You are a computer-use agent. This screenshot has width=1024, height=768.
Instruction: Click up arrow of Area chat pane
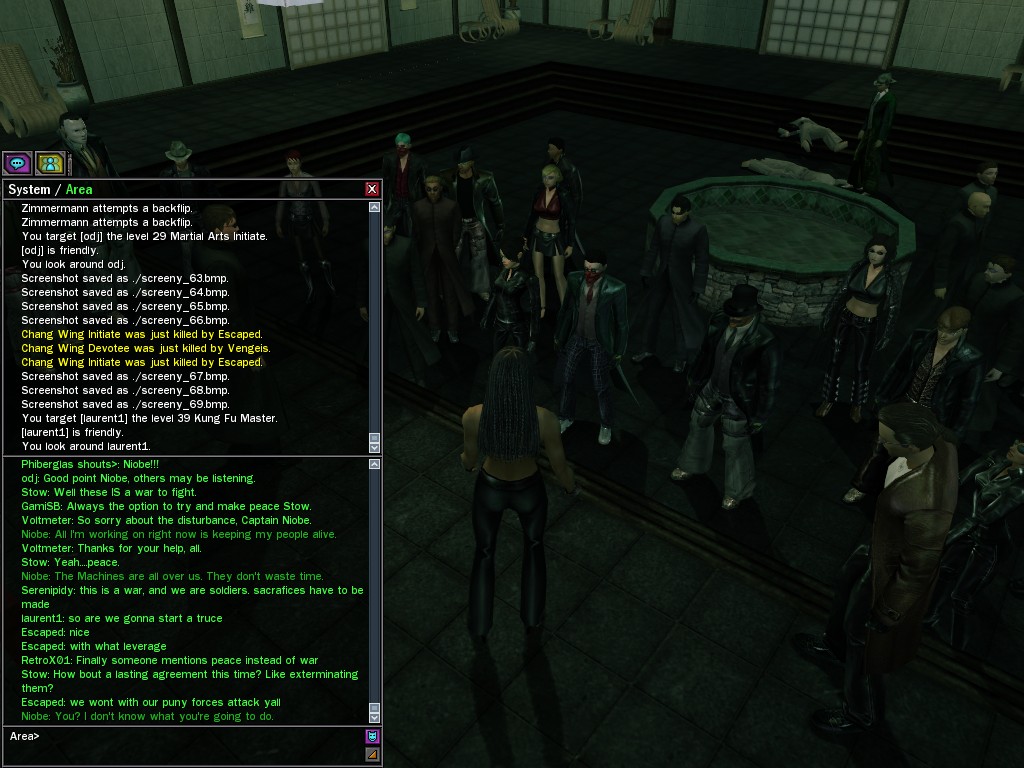(375, 464)
